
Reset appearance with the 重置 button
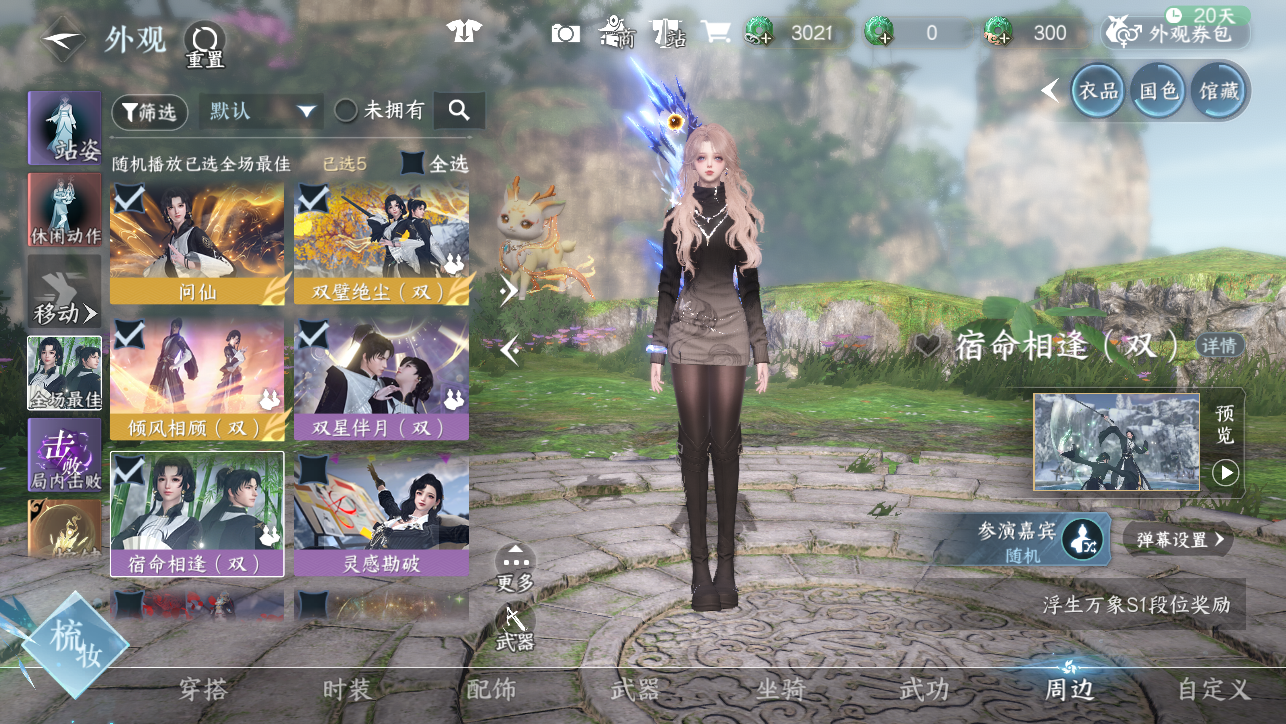coord(205,45)
